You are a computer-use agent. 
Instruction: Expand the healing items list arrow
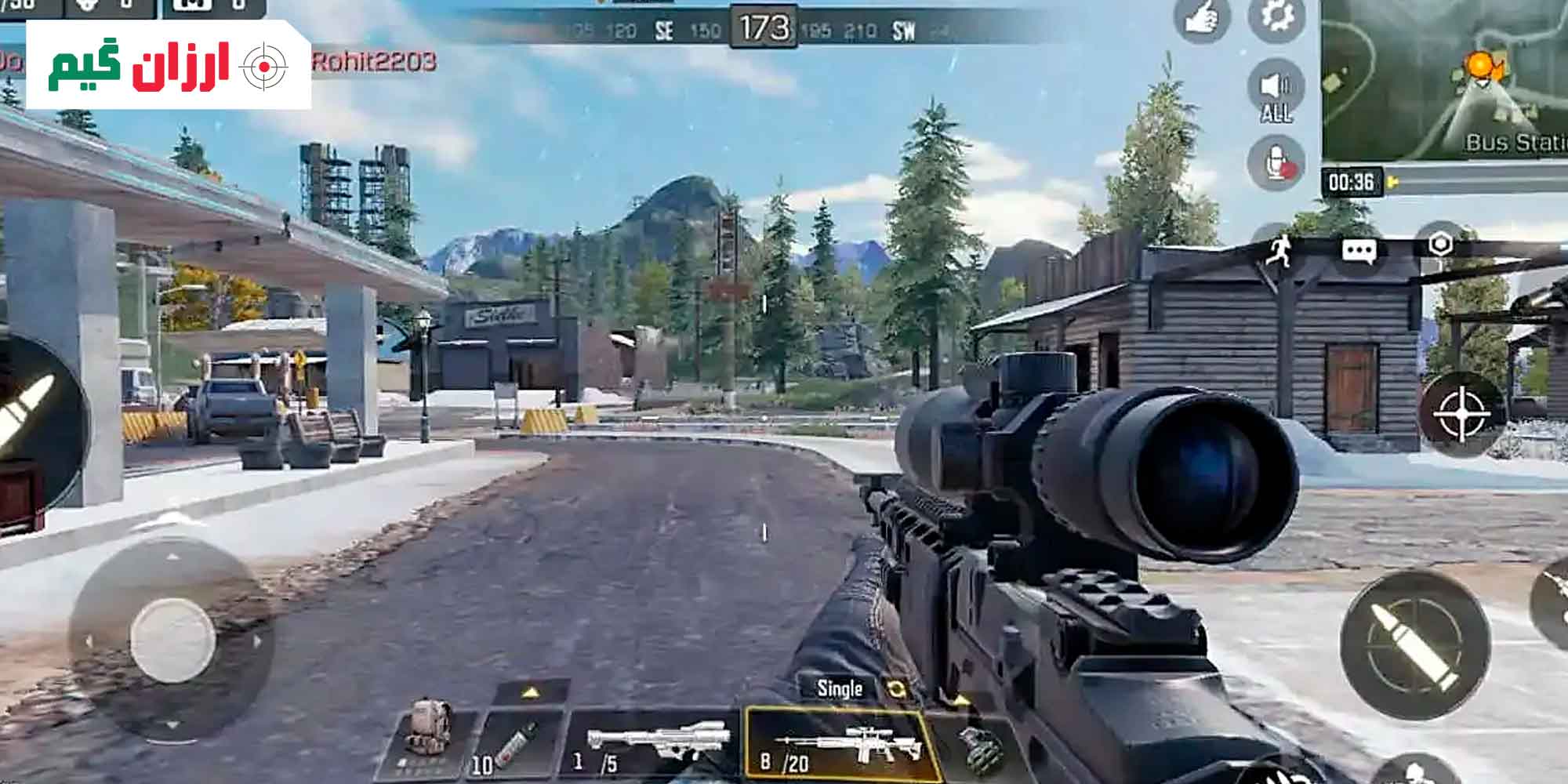click(531, 692)
